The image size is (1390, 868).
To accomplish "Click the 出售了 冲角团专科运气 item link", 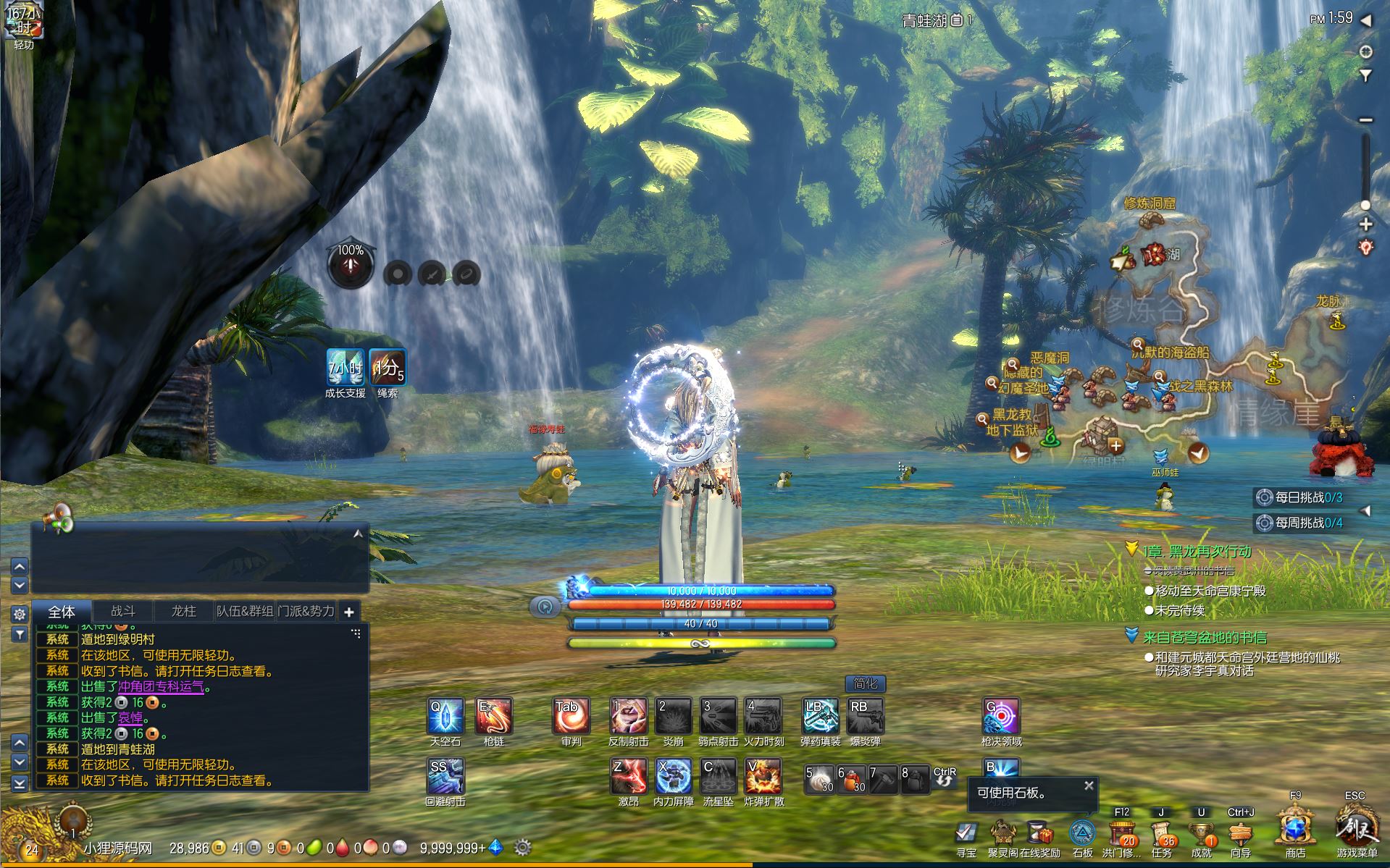I will tap(161, 687).
